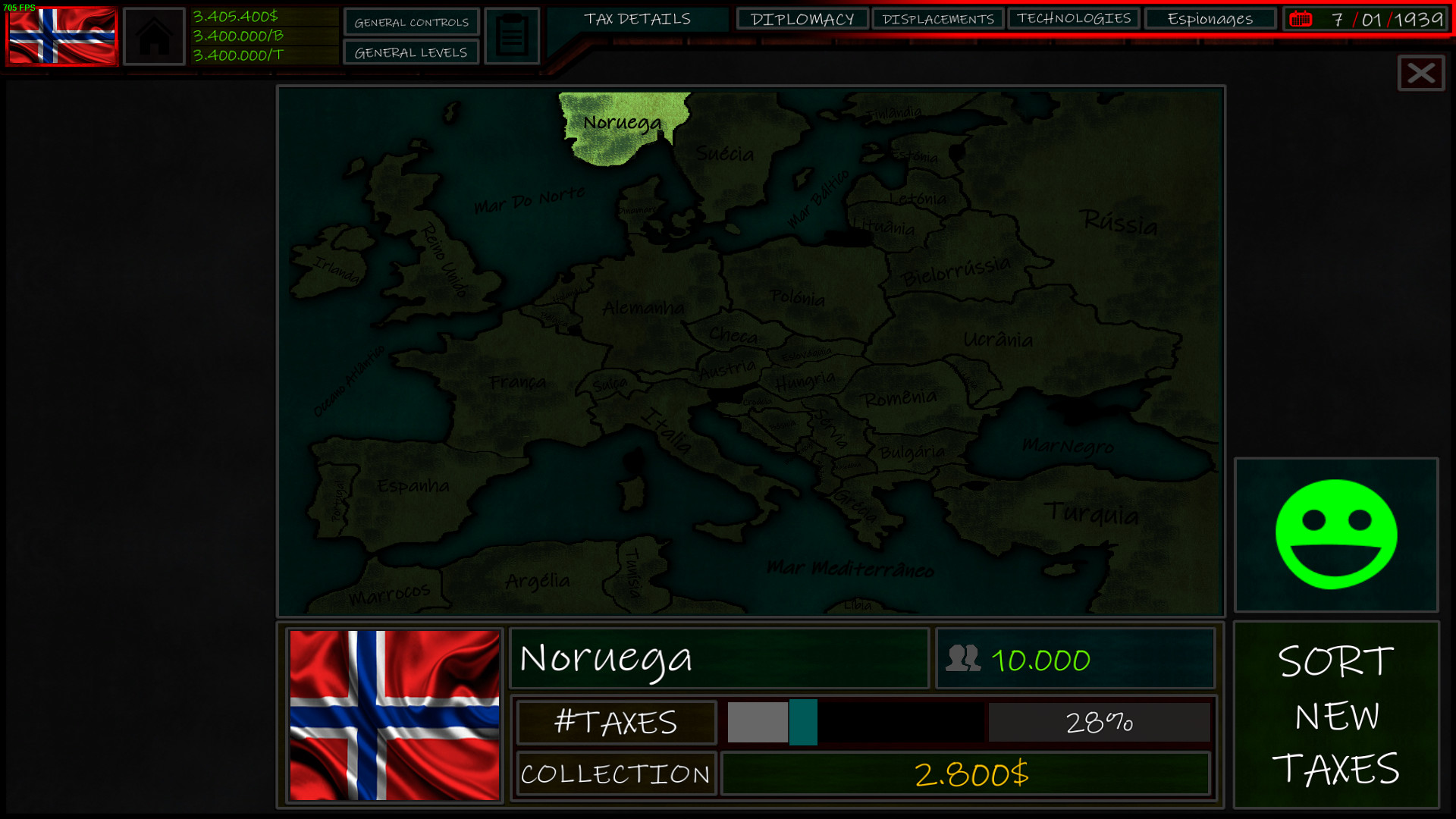Screen dimensions: 1456x819
Task: Toggle the COLLECTION display
Action: pyautogui.click(x=616, y=773)
